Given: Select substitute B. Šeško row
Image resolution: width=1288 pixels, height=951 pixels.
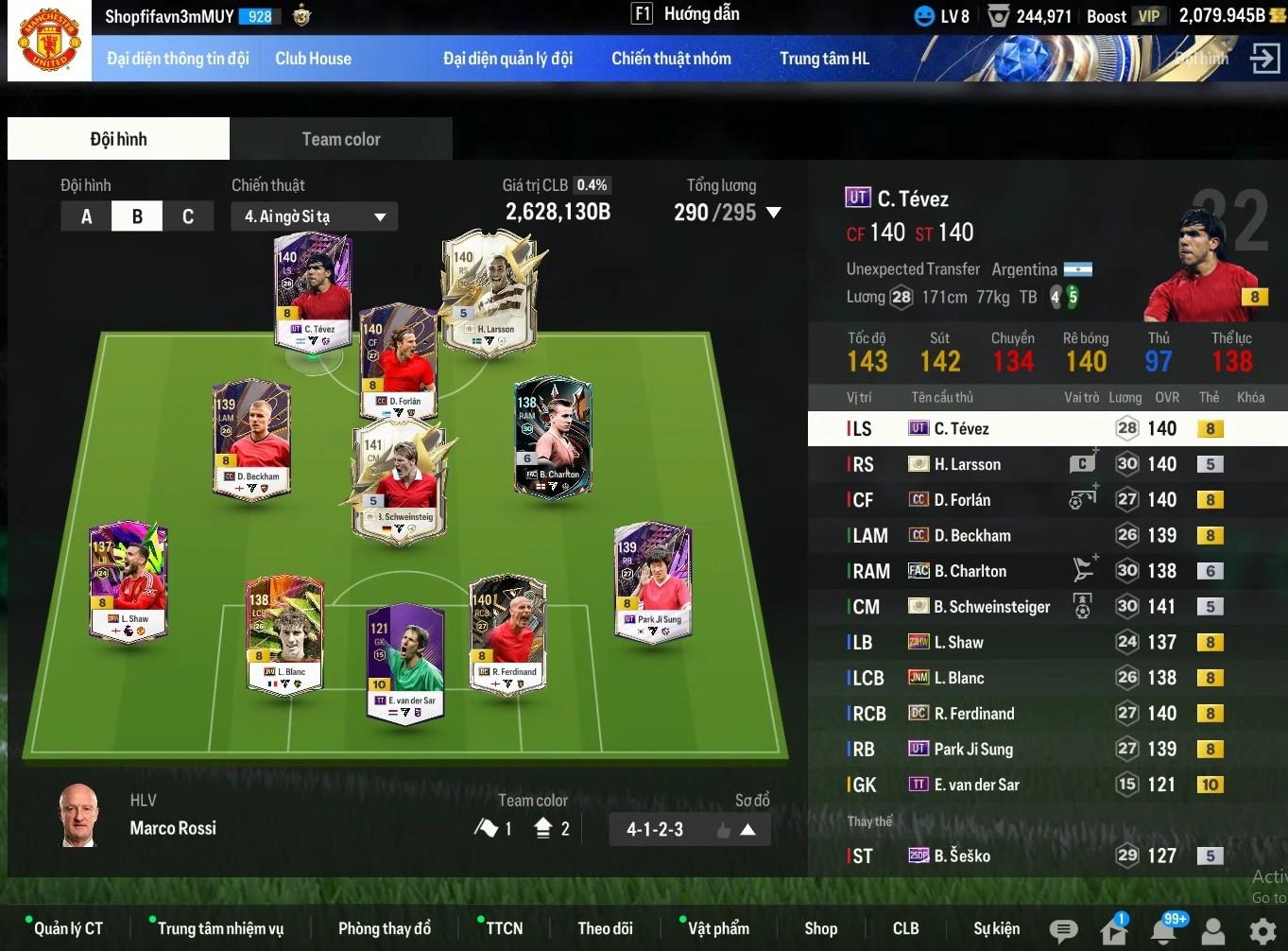Looking at the screenshot, I should pyautogui.click(x=962, y=856).
